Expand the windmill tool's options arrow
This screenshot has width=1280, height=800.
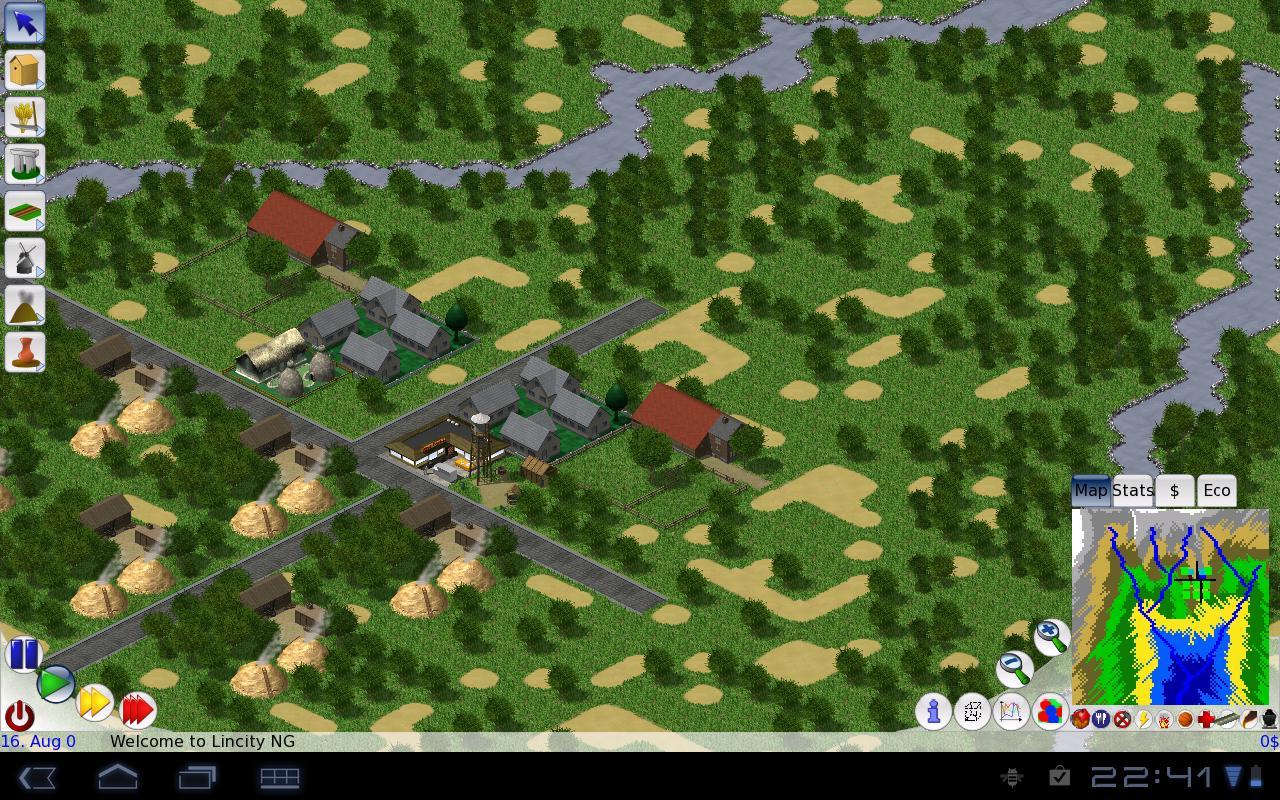42,271
